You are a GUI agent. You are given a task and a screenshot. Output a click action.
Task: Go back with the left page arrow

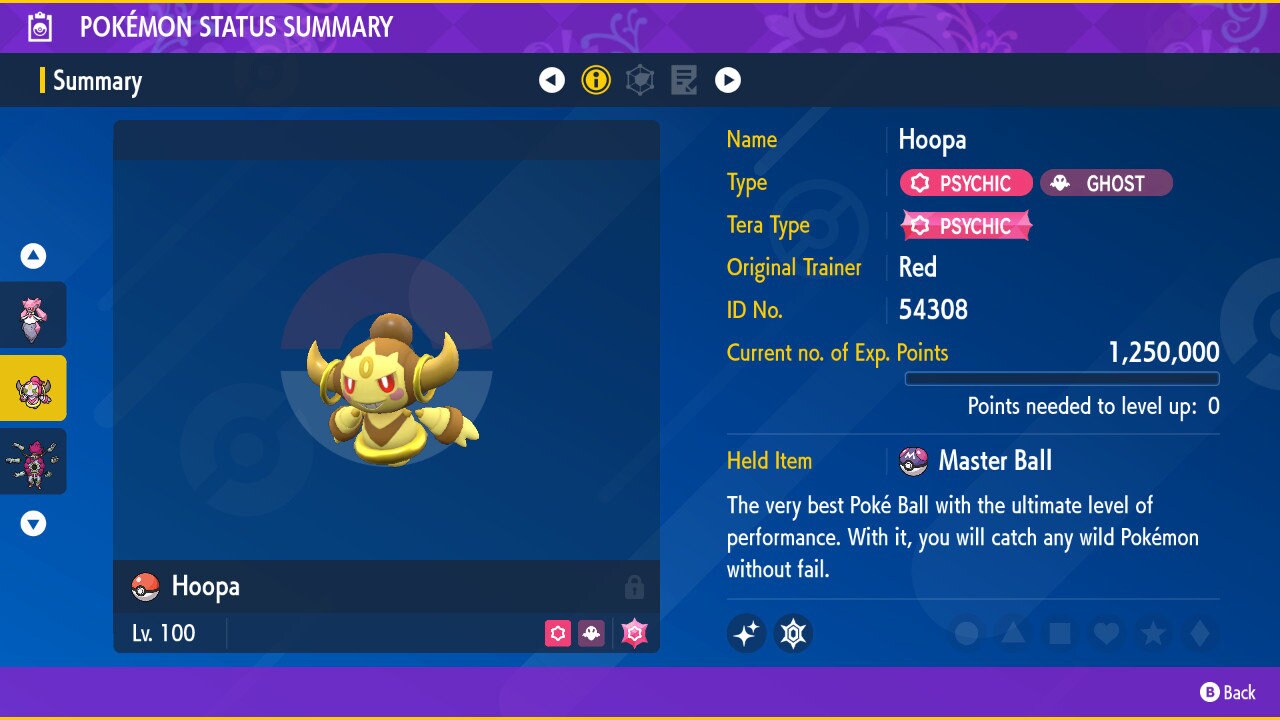click(x=552, y=80)
